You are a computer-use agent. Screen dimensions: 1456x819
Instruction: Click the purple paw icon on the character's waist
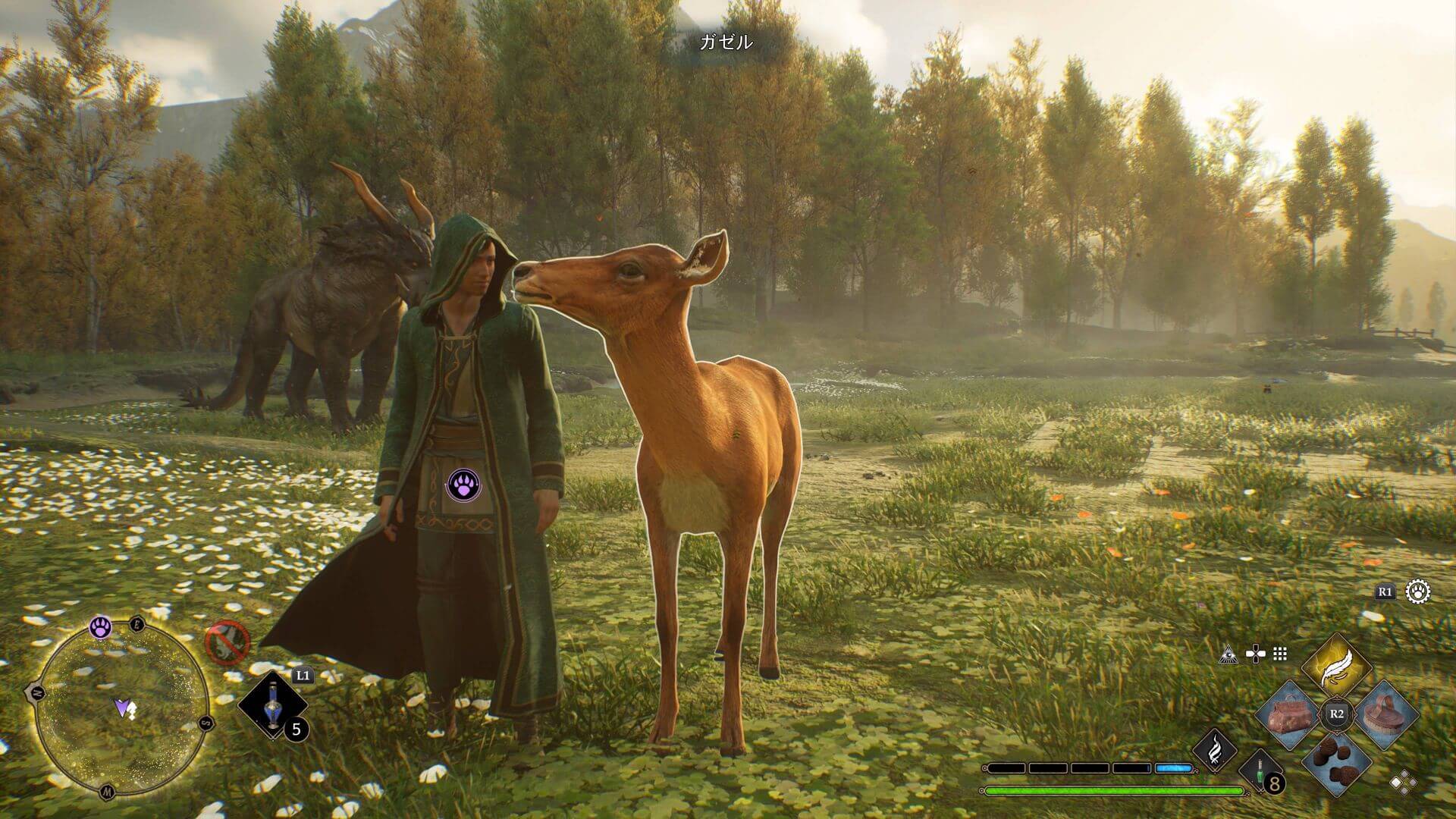(x=463, y=484)
